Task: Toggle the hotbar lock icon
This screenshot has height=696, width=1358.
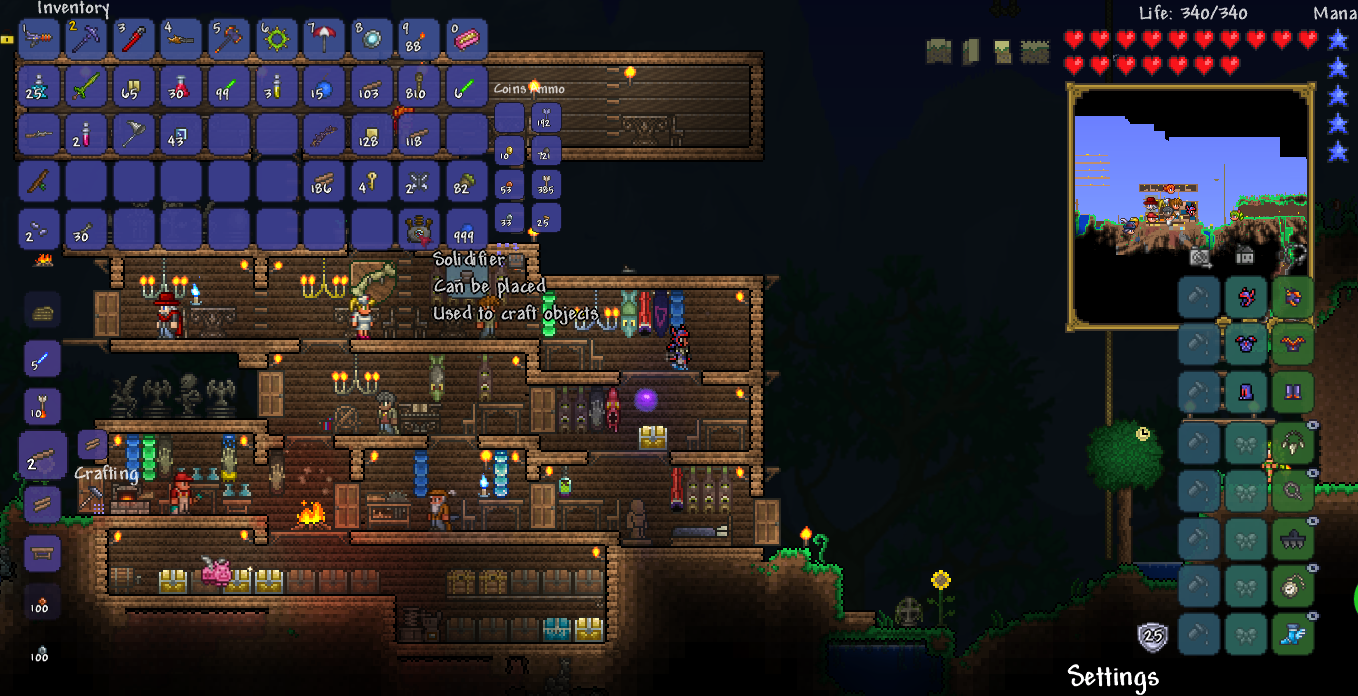Action: (x=7, y=40)
